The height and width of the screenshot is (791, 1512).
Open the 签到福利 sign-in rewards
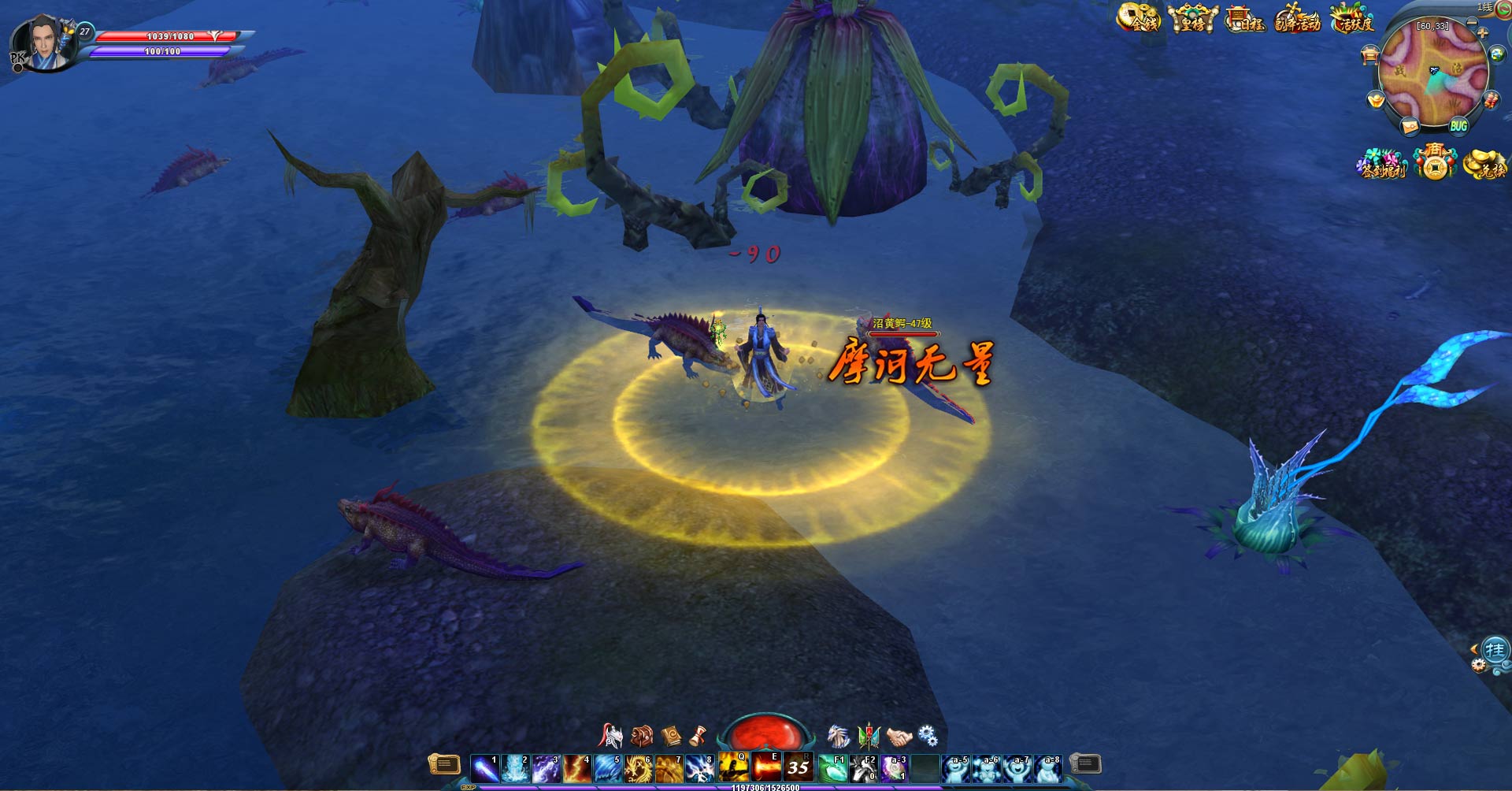tap(1382, 164)
